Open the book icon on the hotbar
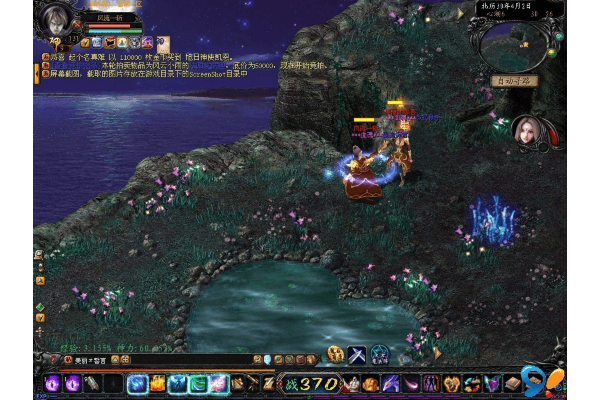Viewport: 600px width, 400px height. [513, 382]
